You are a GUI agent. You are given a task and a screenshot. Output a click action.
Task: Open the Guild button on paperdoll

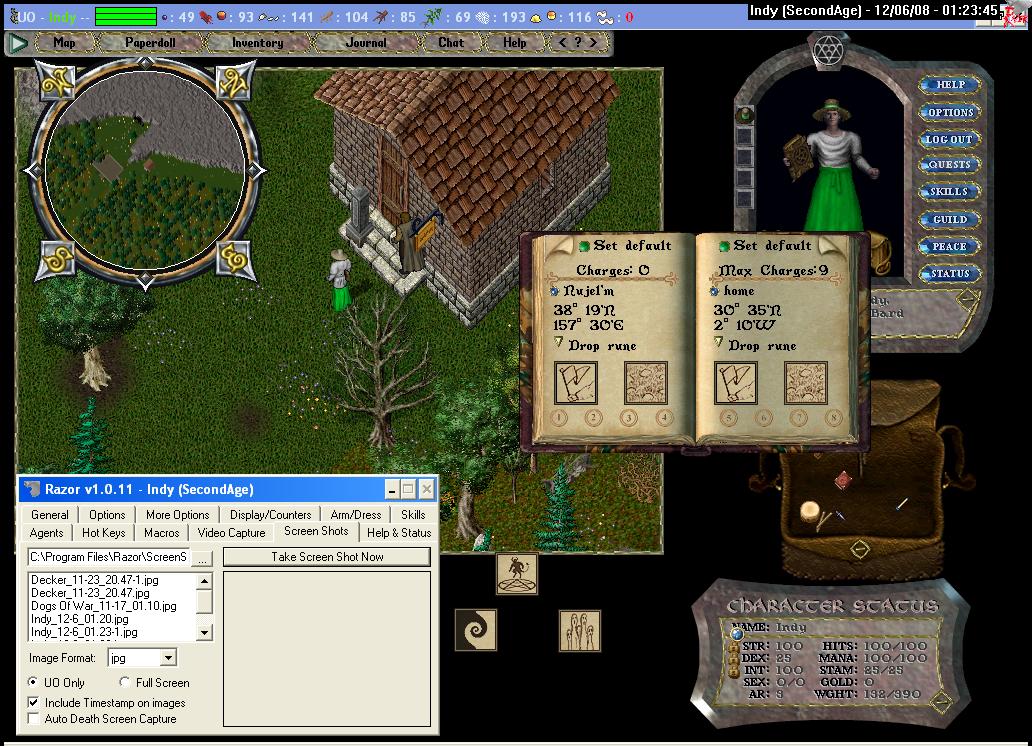coord(949,219)
